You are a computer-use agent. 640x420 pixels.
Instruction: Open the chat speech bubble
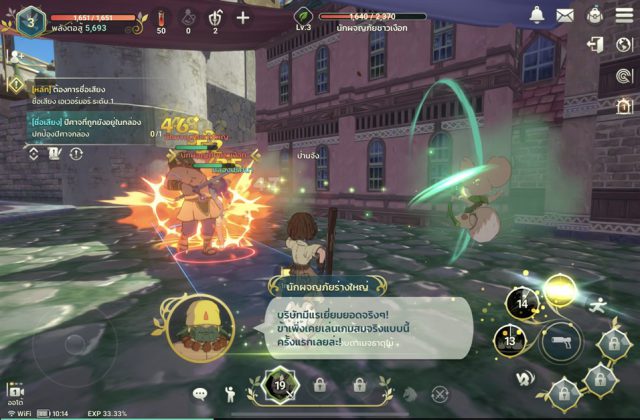(x=200, y=394)
